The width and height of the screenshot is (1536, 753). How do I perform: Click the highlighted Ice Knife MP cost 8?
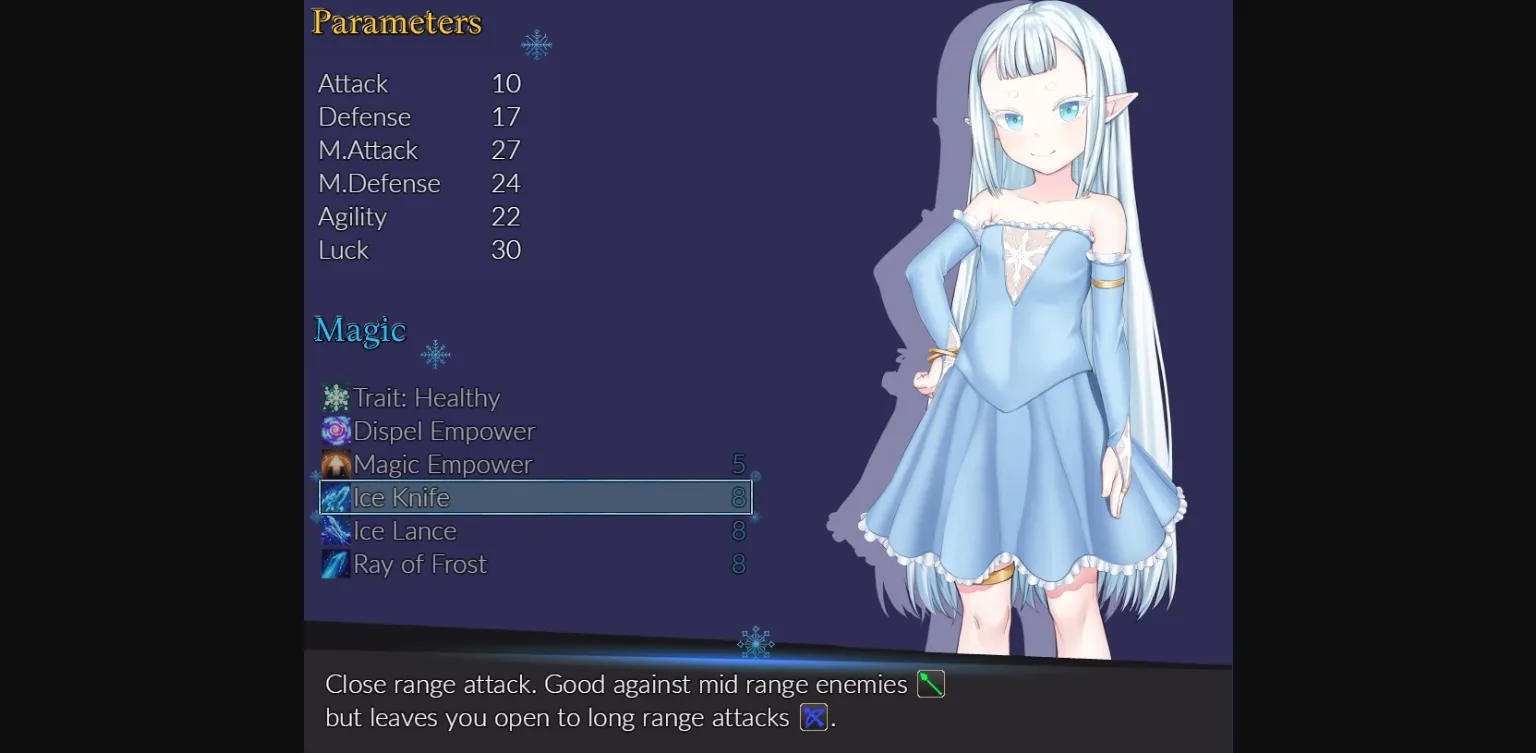(x=740, y=497)
